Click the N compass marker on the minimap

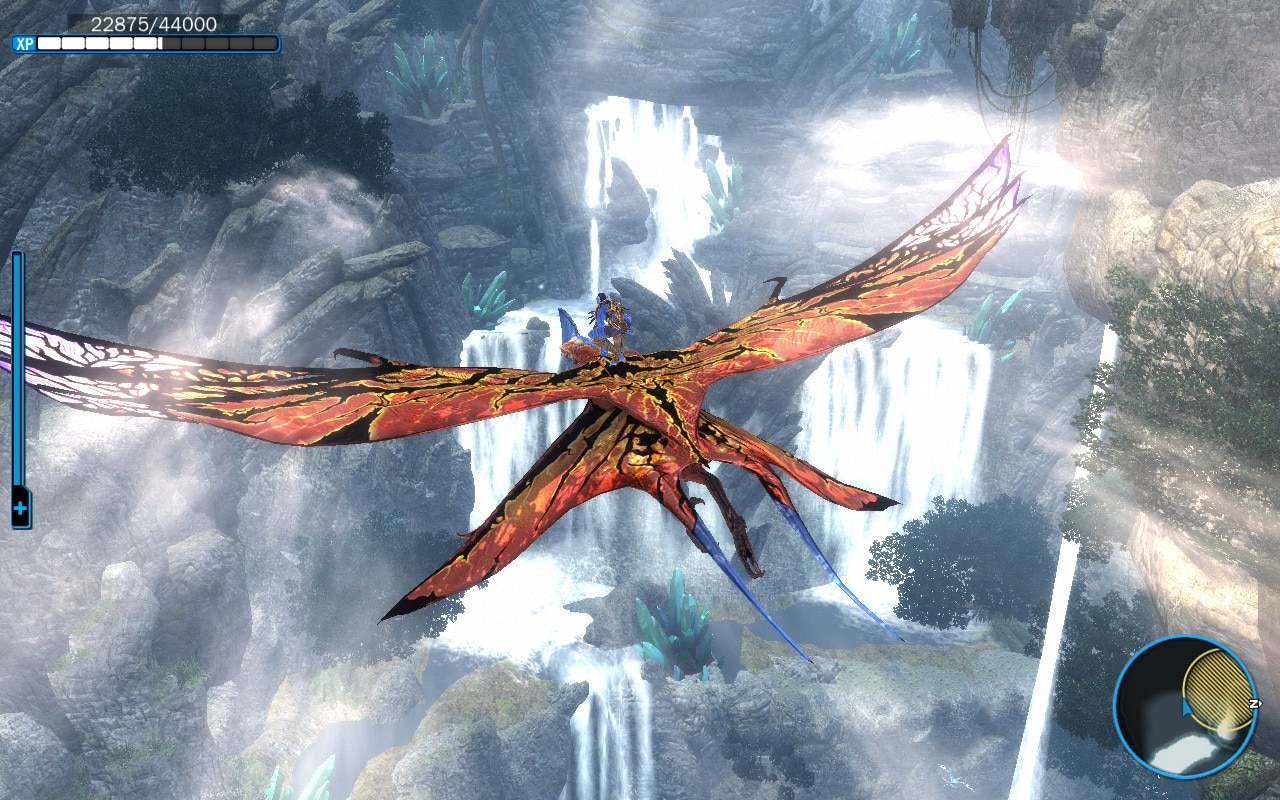1253,703
